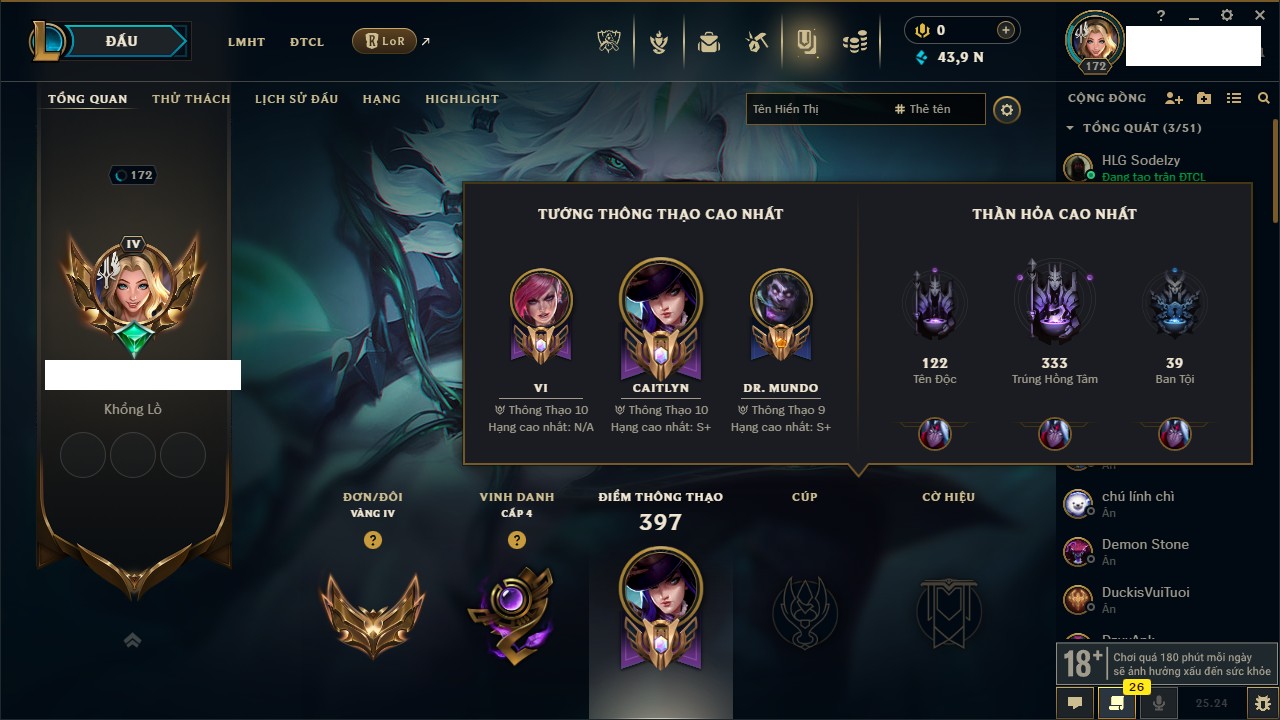The image size is (1280, 720).
Task: Launch the LoR link
Action: 385,41
